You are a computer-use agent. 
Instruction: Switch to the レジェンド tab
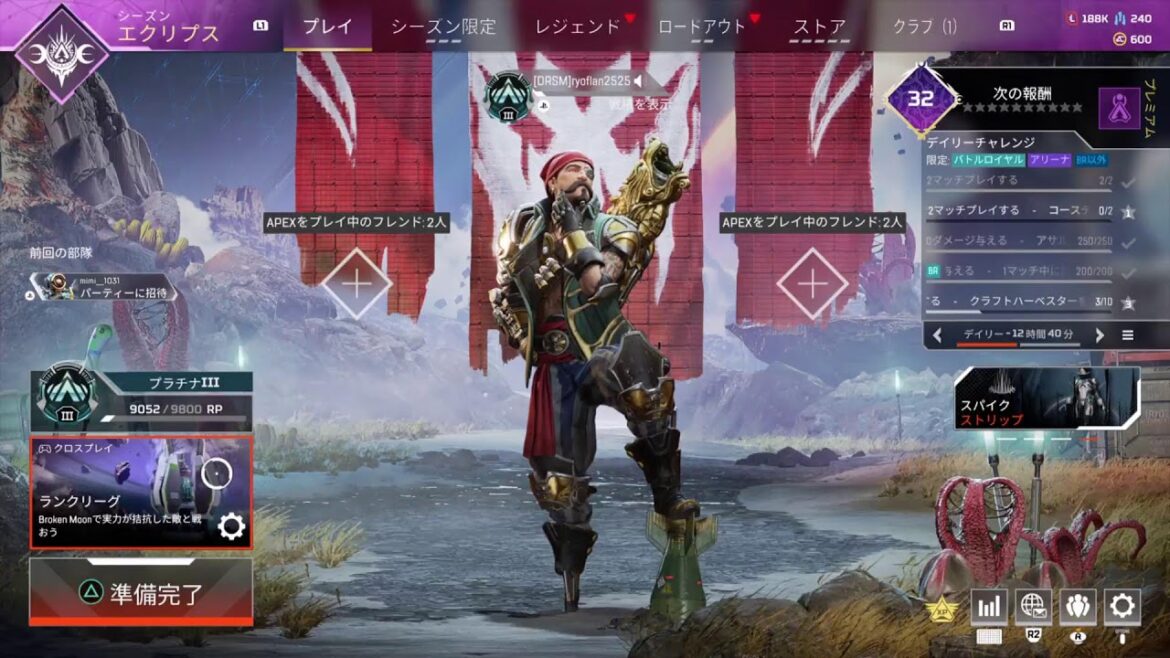tap(577, 27)
